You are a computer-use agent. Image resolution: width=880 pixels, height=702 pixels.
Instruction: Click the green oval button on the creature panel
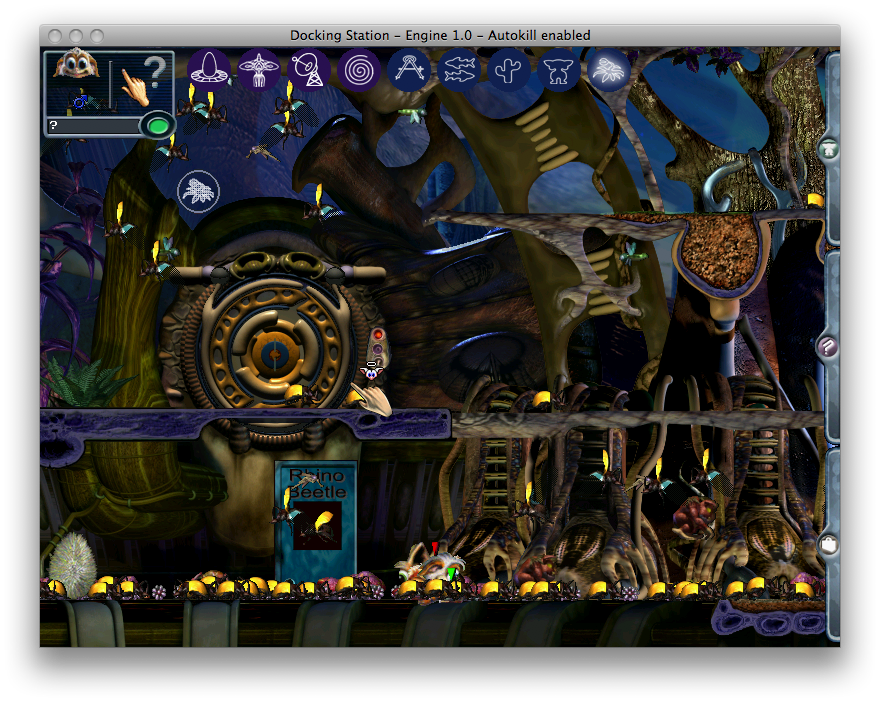click(x=157, y=126)
